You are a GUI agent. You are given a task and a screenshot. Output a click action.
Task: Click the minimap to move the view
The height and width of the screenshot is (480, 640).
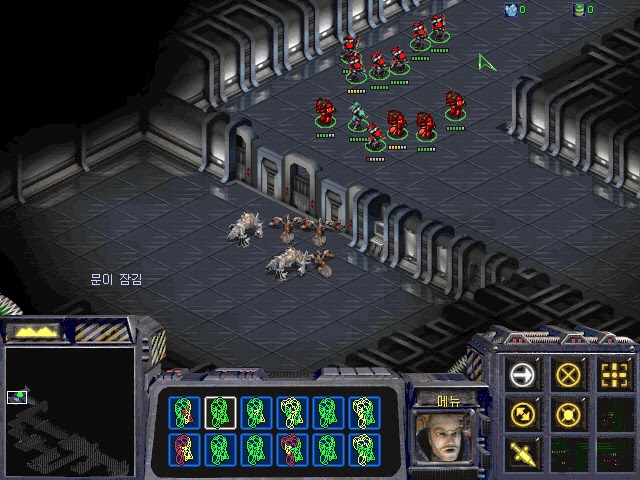(68, 410)
